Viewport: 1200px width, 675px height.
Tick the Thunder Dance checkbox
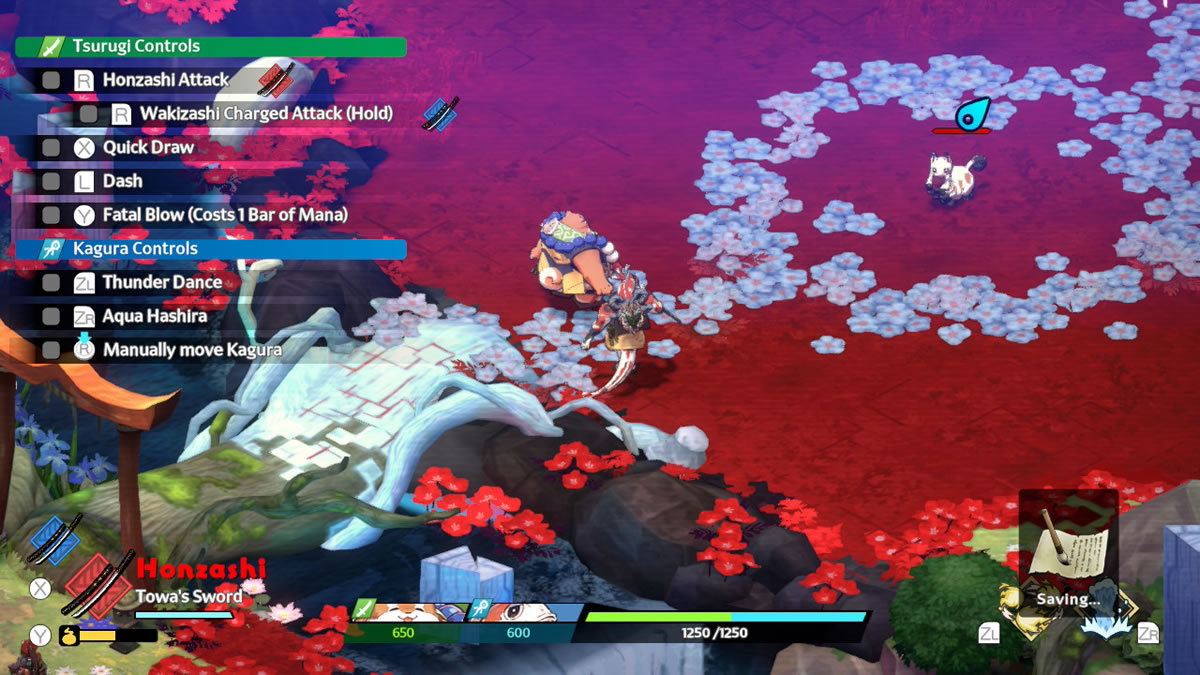point(51,283)
